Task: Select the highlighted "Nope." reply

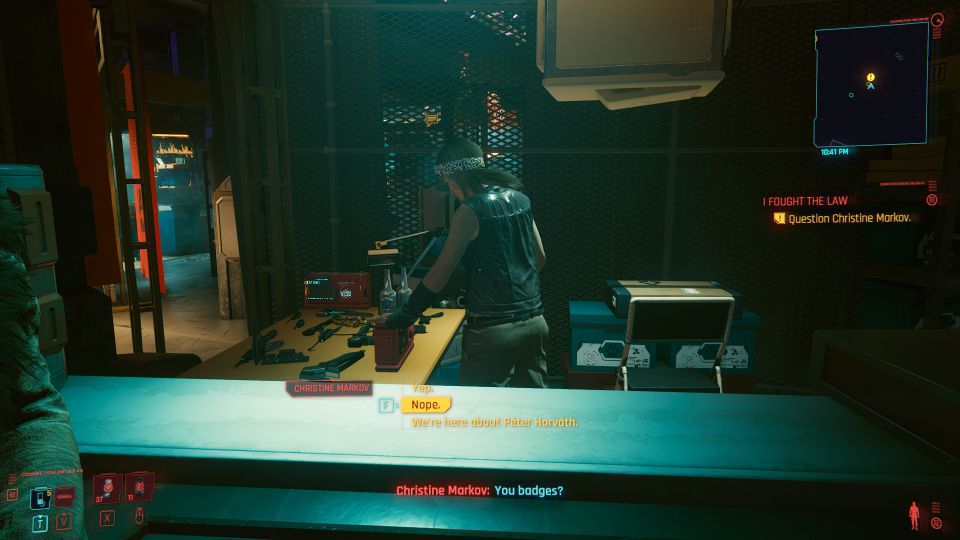Action: (425, 405)
